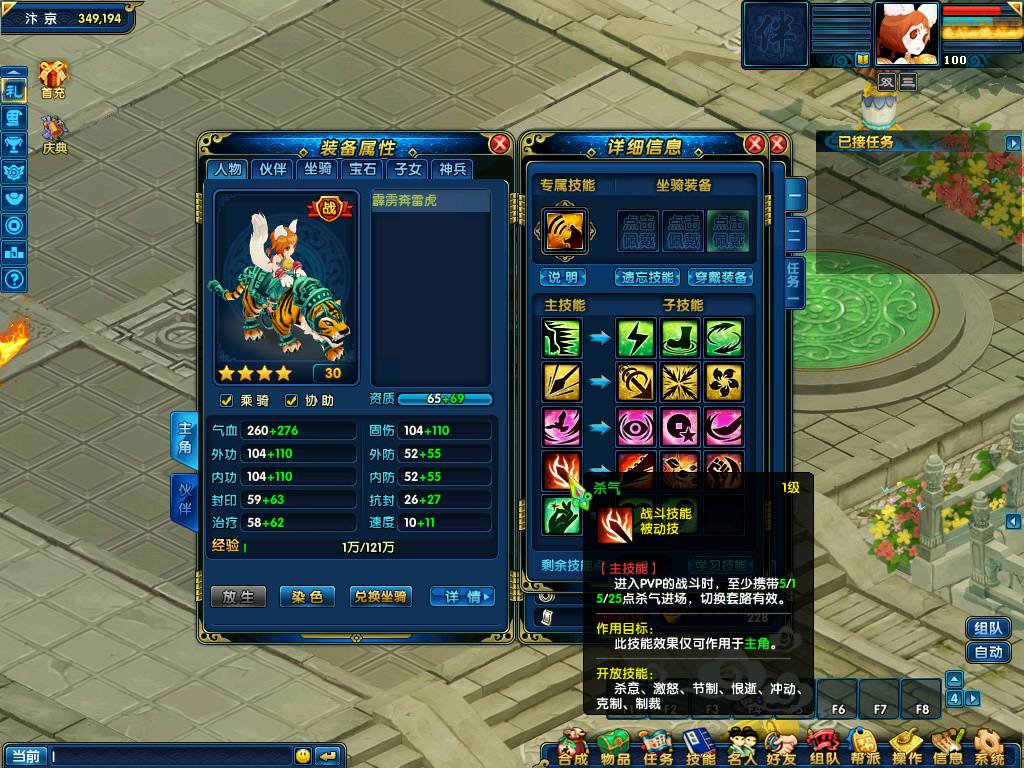The width and height of the screenshot is (1024, 768).
Task: Toggle the 乘骑 riding checkbox
Action: [227, 401]
